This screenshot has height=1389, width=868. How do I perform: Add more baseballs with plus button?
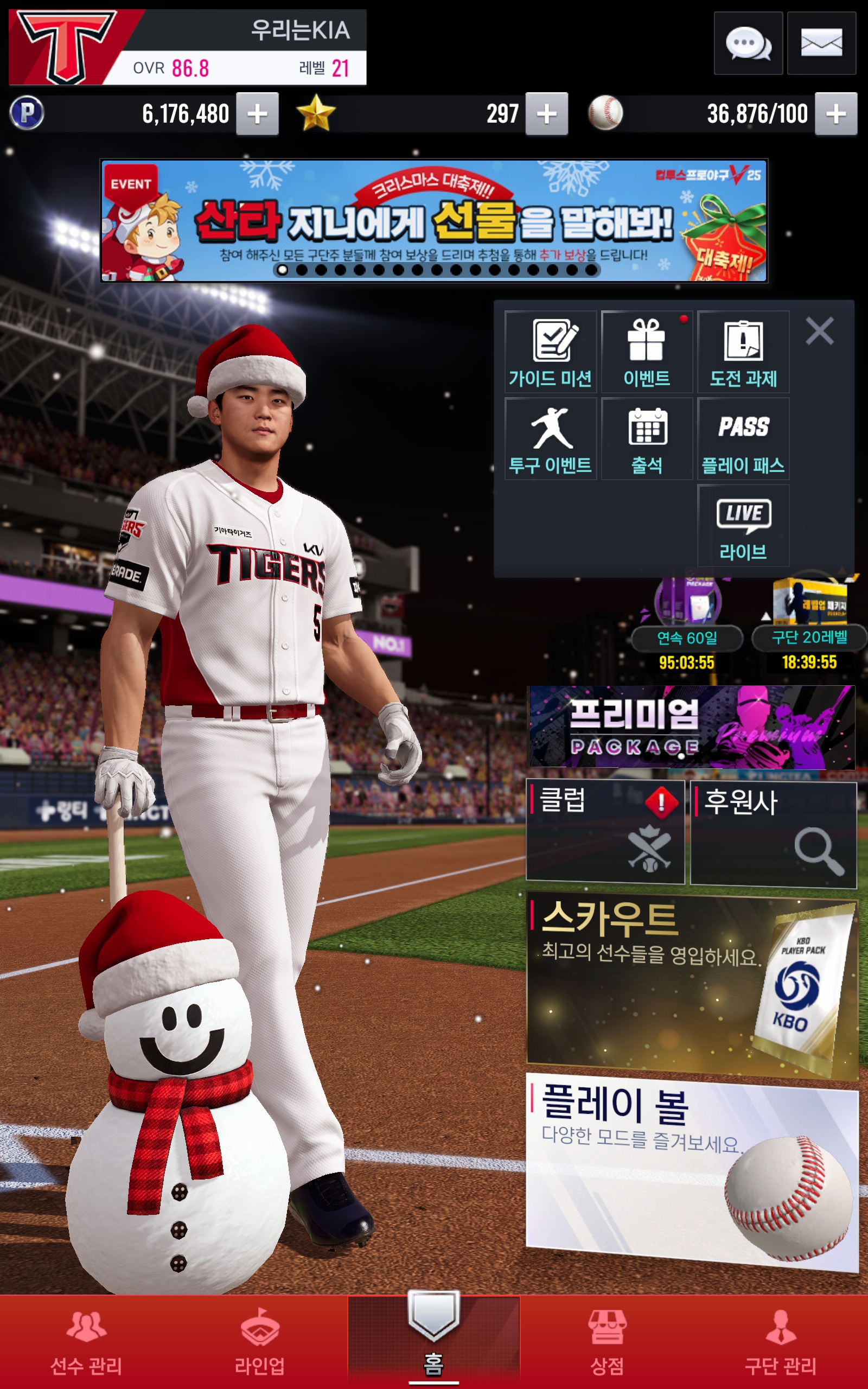pos(835,113)
